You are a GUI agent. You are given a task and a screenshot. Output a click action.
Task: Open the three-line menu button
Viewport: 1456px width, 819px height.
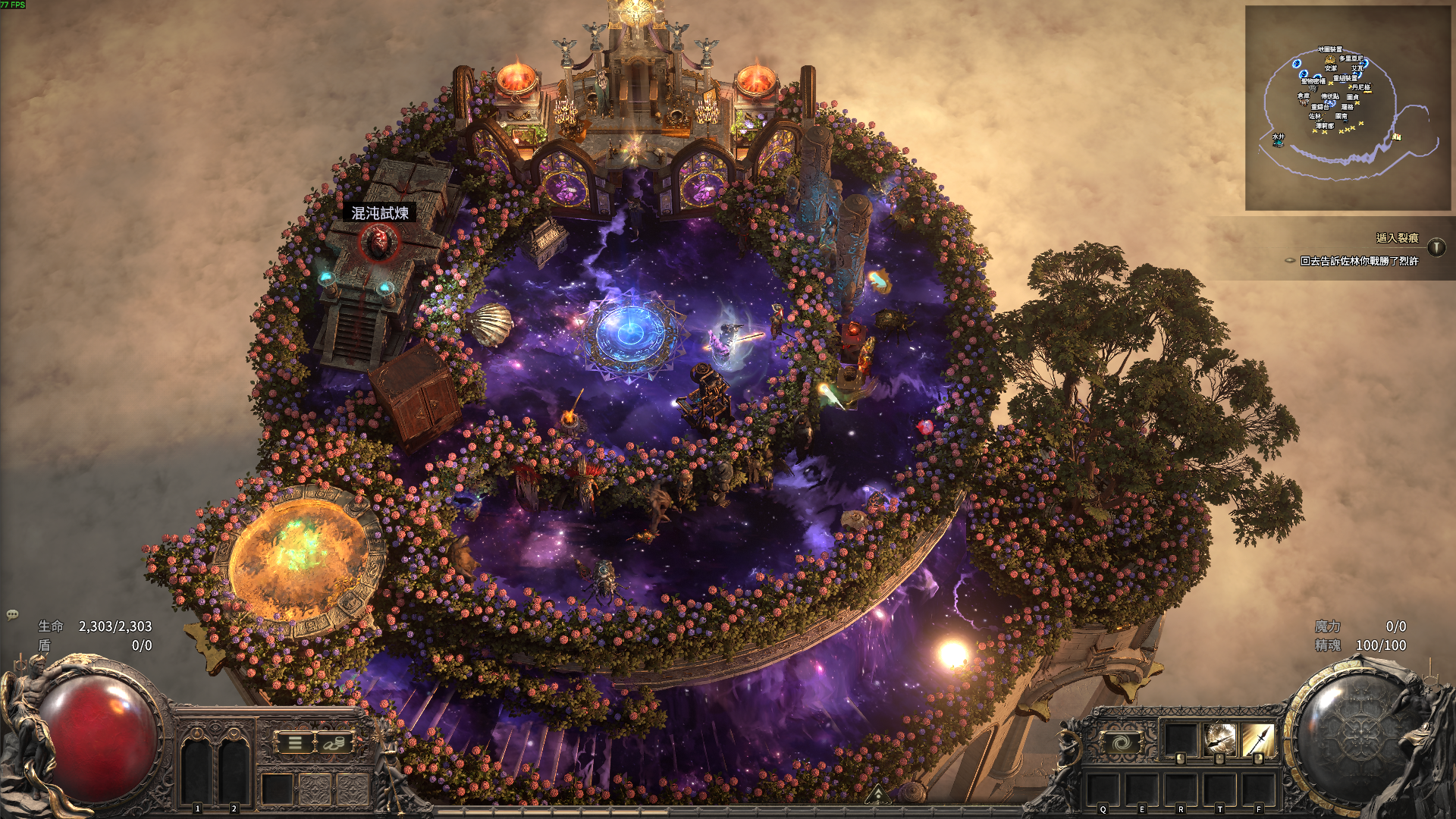click(x=295, y=743)
